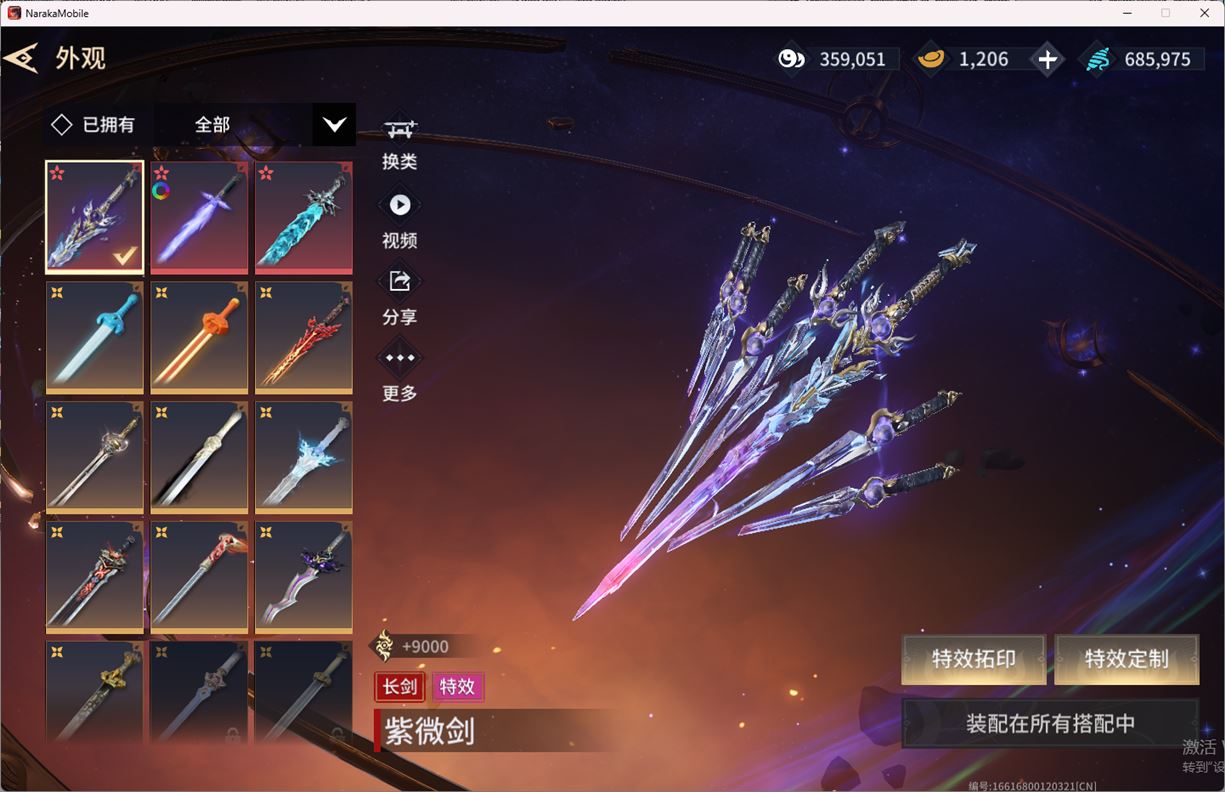Select the cyan ice crystal sword skin
This screenshot has height=792, width=1225.
tap(303, 216)
